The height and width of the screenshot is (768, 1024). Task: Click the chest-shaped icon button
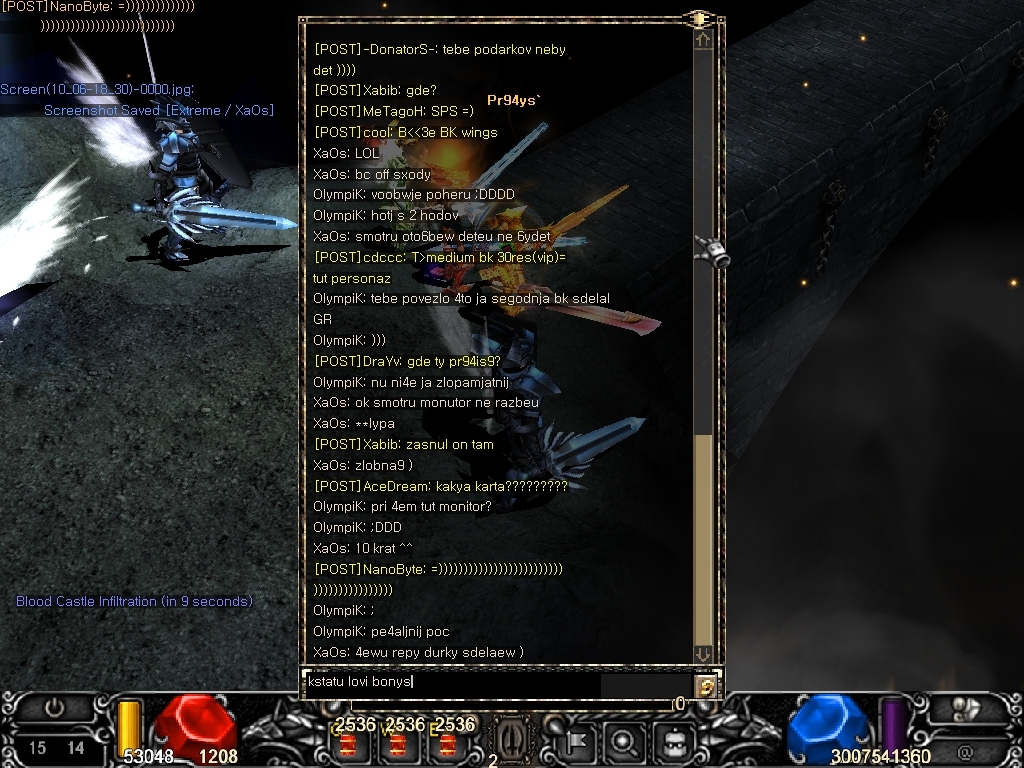pos(674,742)
